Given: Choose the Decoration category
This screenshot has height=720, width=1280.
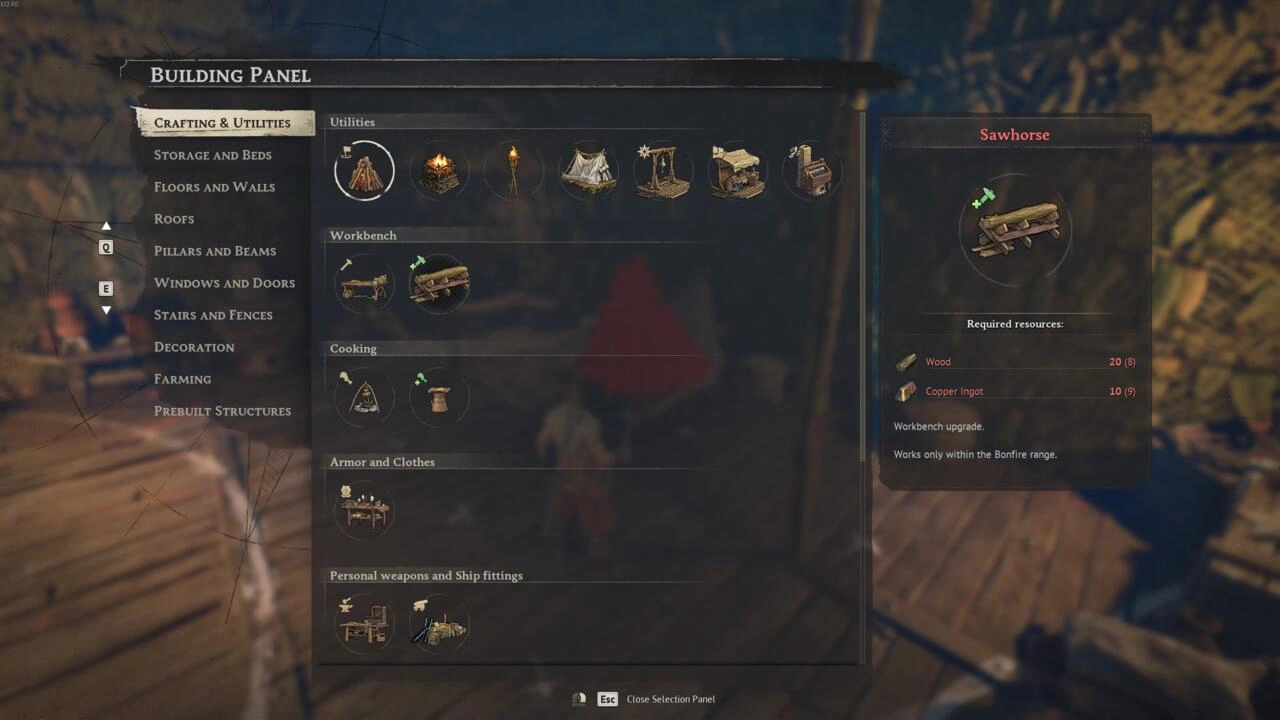Looking at the screenshot, I should (194, 347).
